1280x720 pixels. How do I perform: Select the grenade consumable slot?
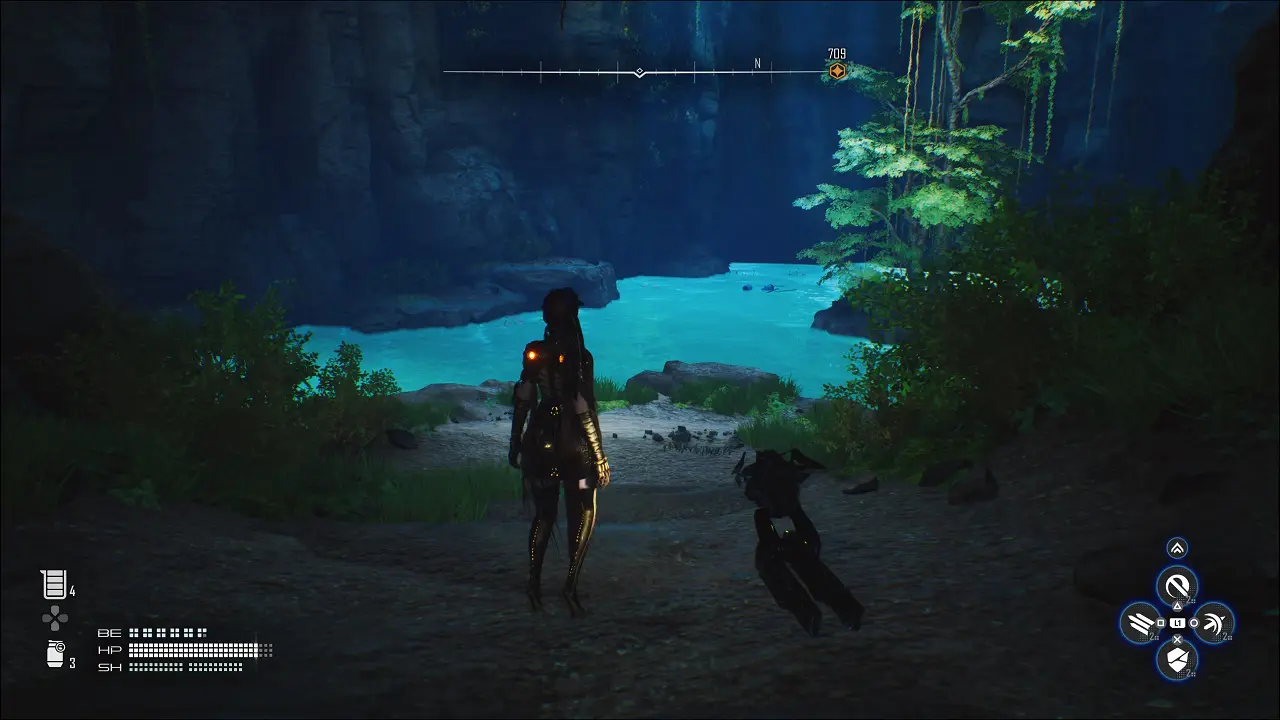(55, 655)
